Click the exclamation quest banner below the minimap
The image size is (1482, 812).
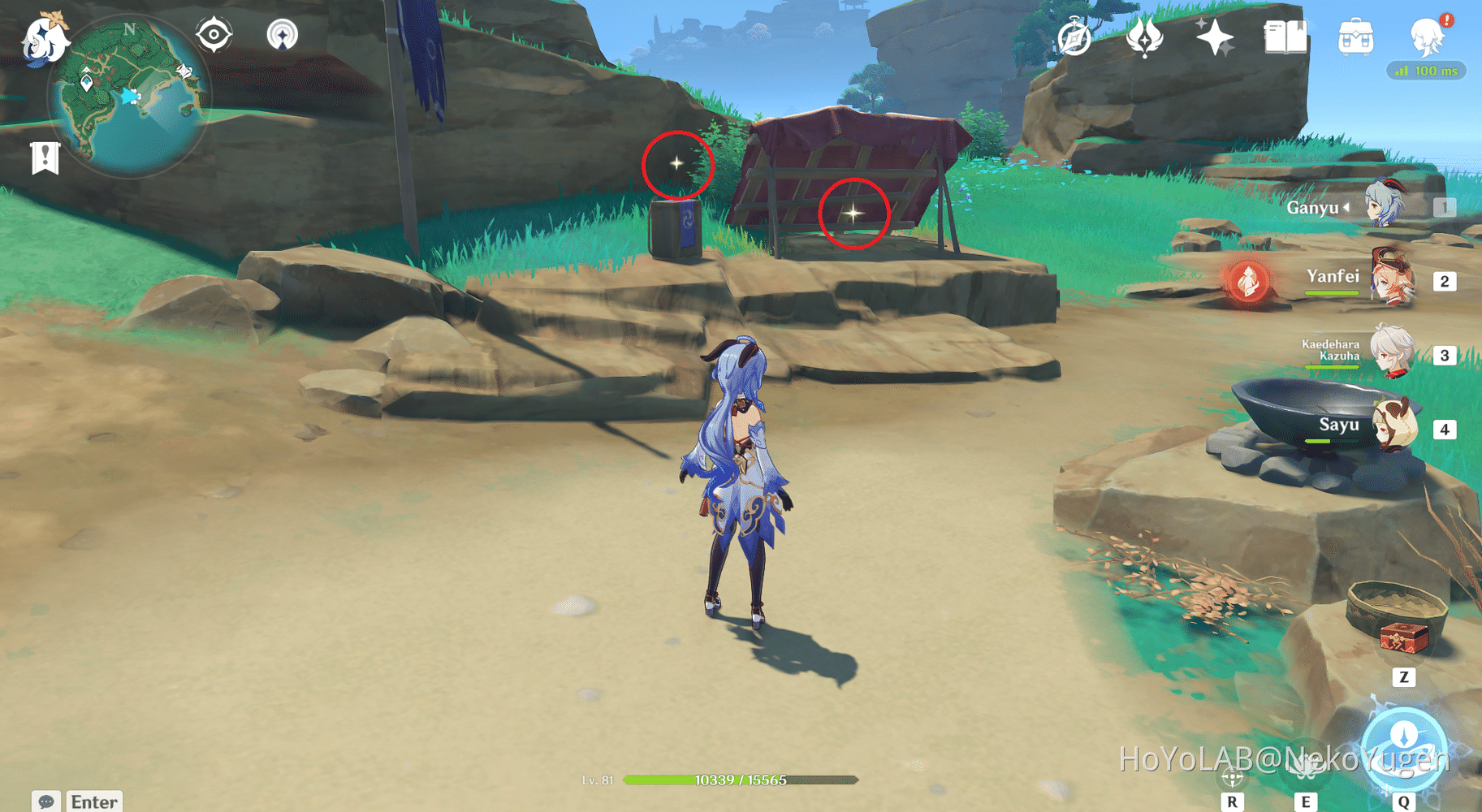click(45, 156)
